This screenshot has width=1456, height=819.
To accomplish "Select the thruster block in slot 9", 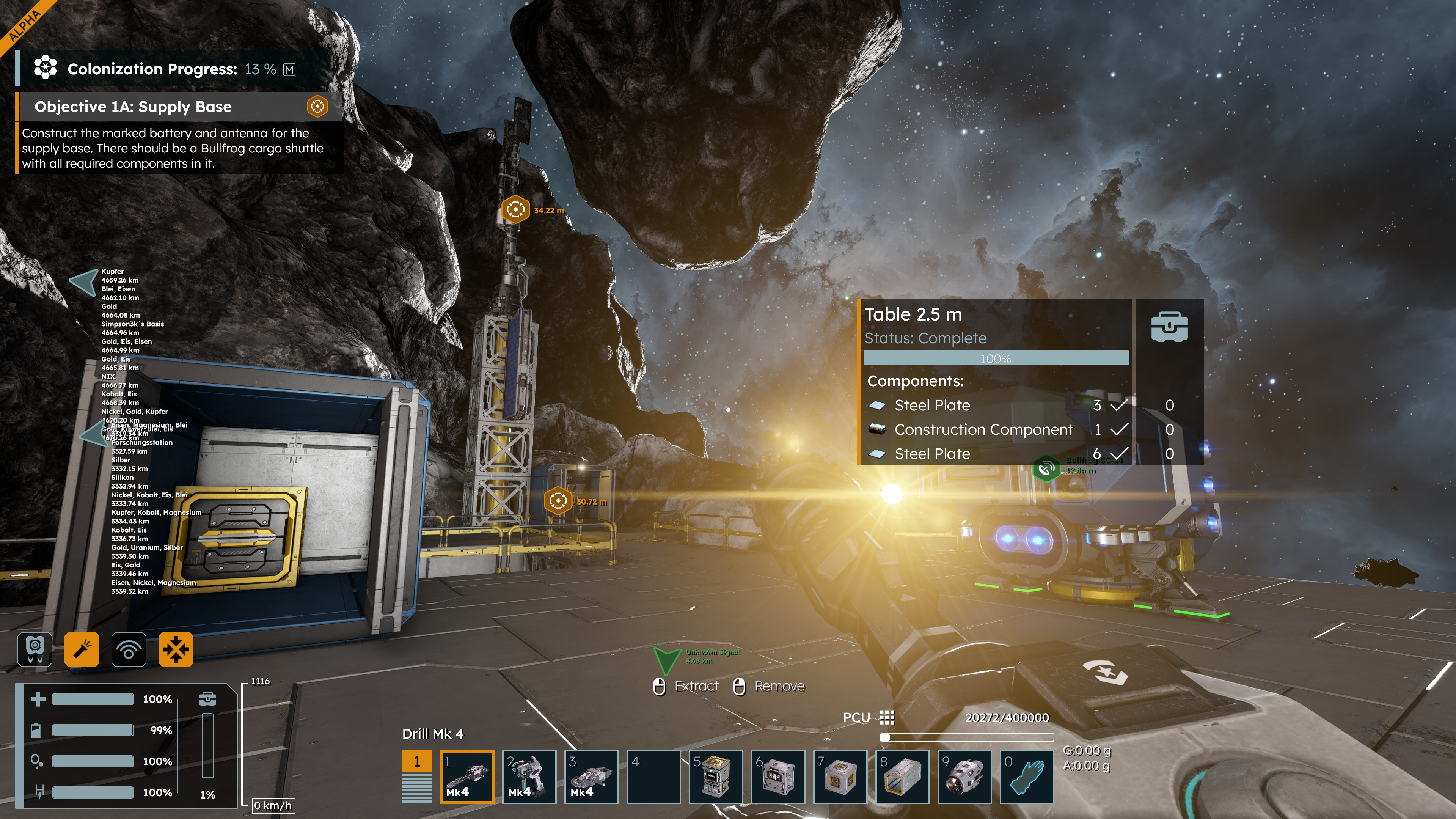I will pos(964,776).
